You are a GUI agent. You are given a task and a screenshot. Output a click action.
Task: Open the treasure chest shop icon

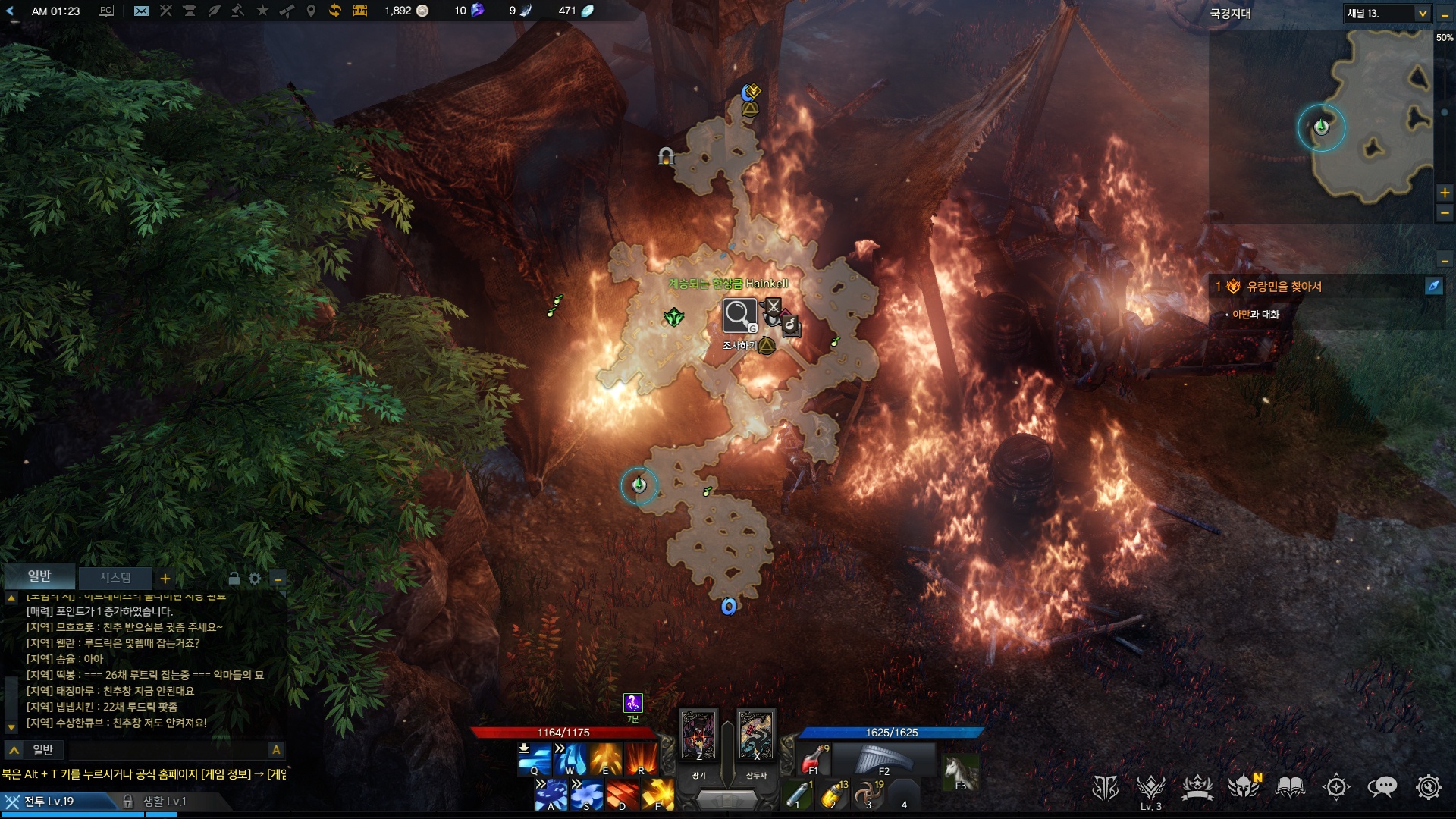[359, 11]
